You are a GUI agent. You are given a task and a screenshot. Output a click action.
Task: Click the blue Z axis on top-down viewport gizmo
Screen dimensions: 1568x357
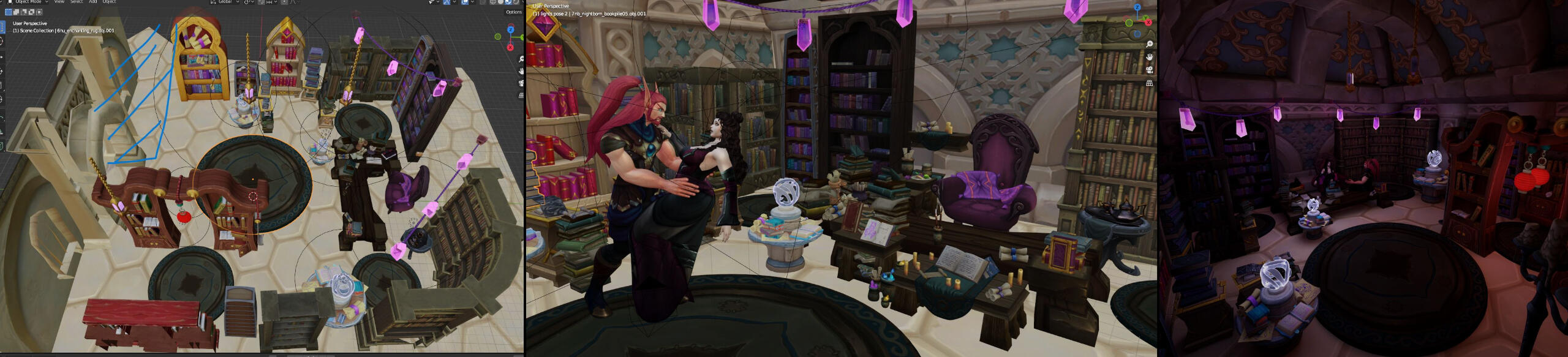click(511, 29)
